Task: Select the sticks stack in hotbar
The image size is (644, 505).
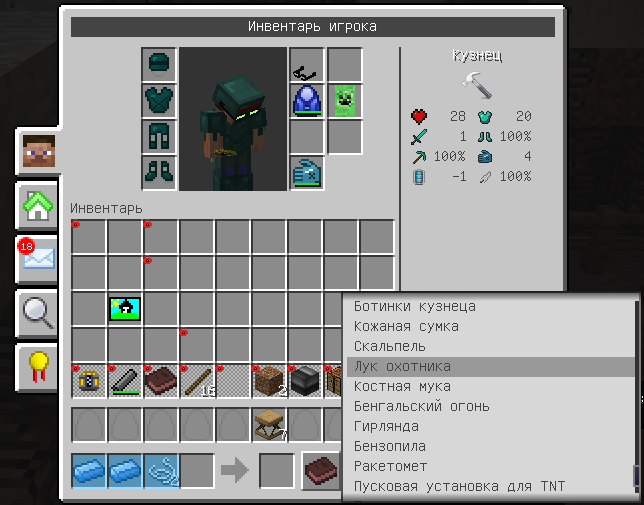Action: pyautogui.click(x=197, y=381)
